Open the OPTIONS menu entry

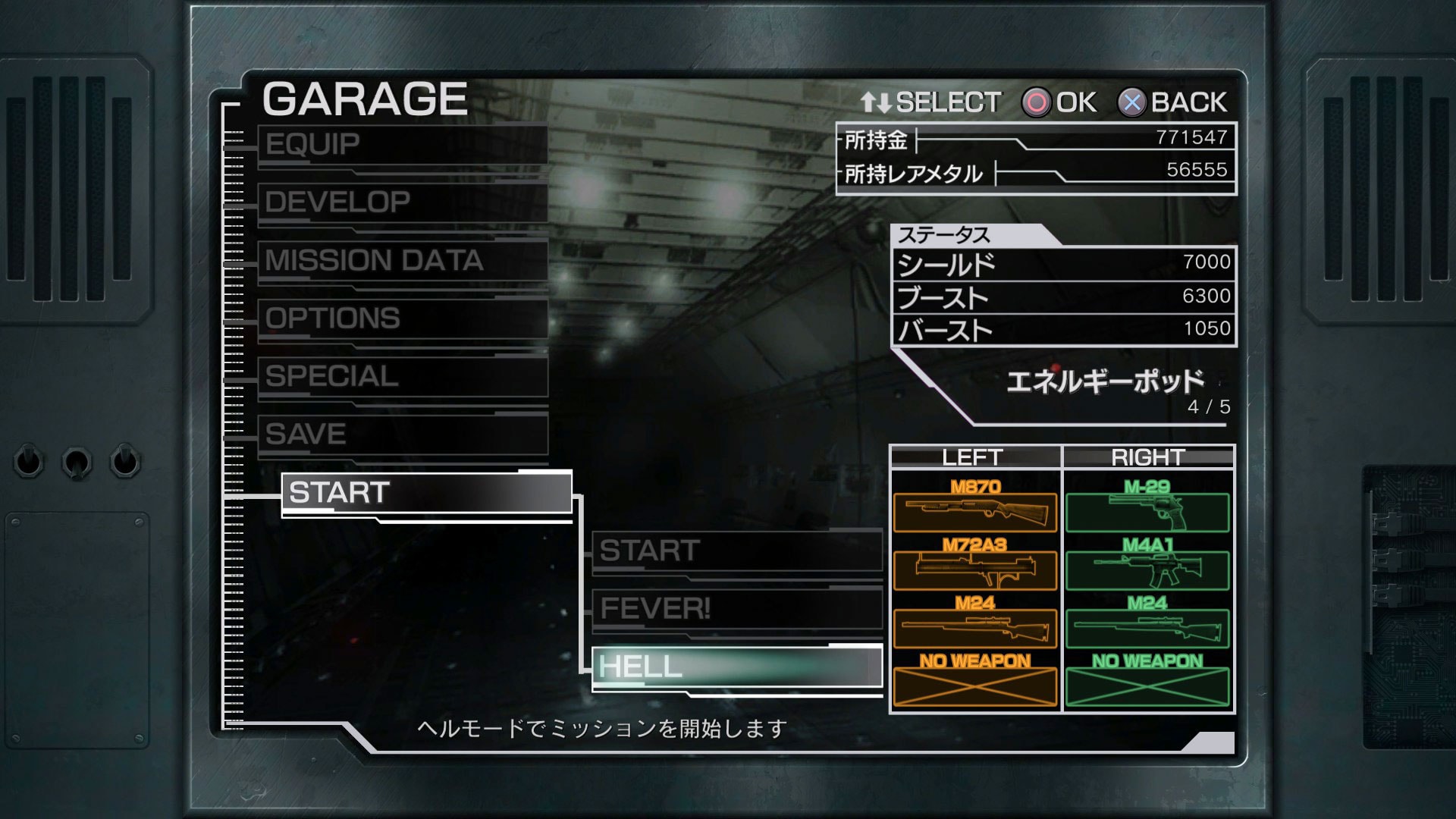402,319
